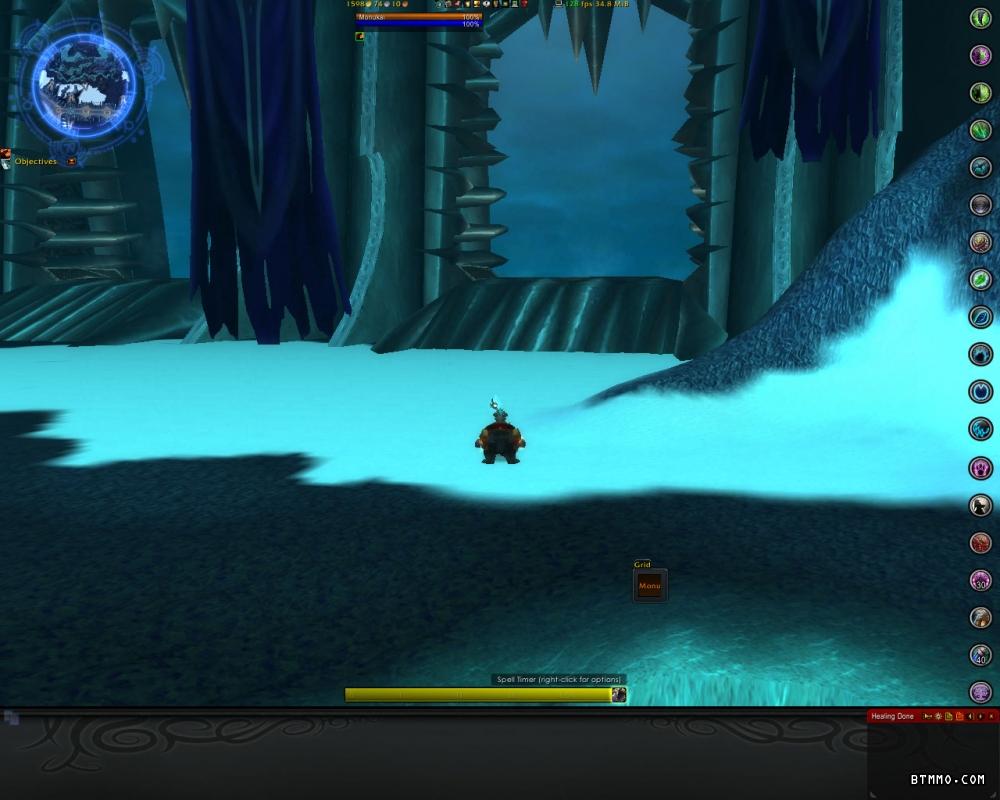Image resolution: width=1000 pixels, height=800 pixels.
Task: Click the Monukai player name bar
Action: 418,17
